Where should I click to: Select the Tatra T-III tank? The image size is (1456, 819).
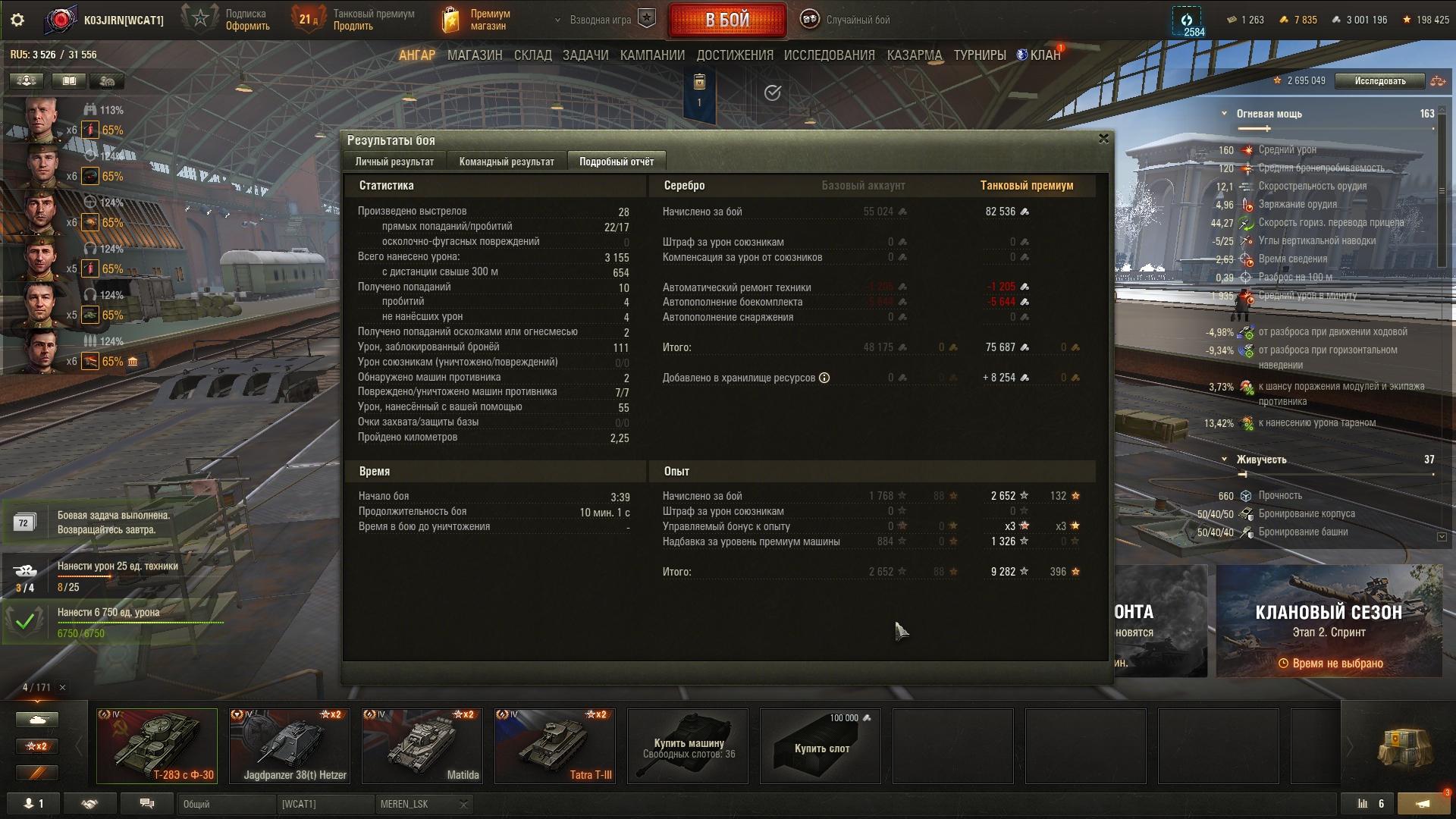tap(555, 745)
